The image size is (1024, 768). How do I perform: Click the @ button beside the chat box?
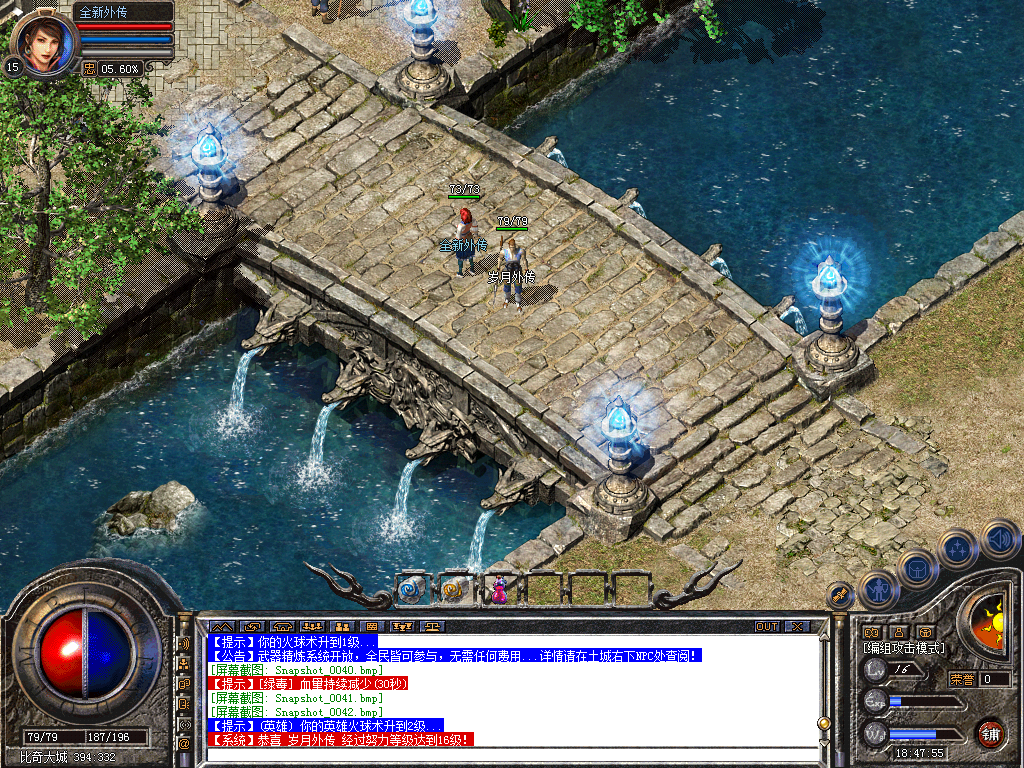tap(184, 744)
